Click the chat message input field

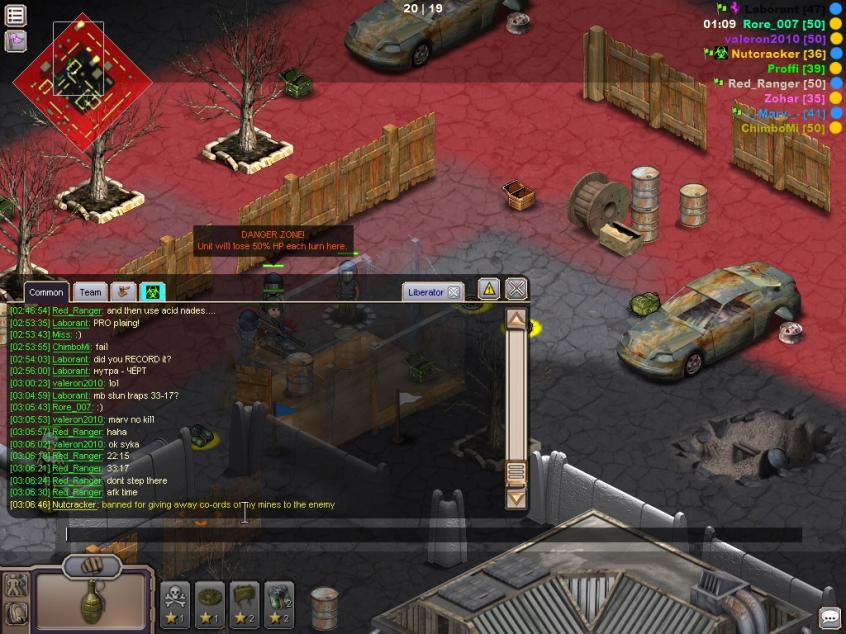(430, 534)
